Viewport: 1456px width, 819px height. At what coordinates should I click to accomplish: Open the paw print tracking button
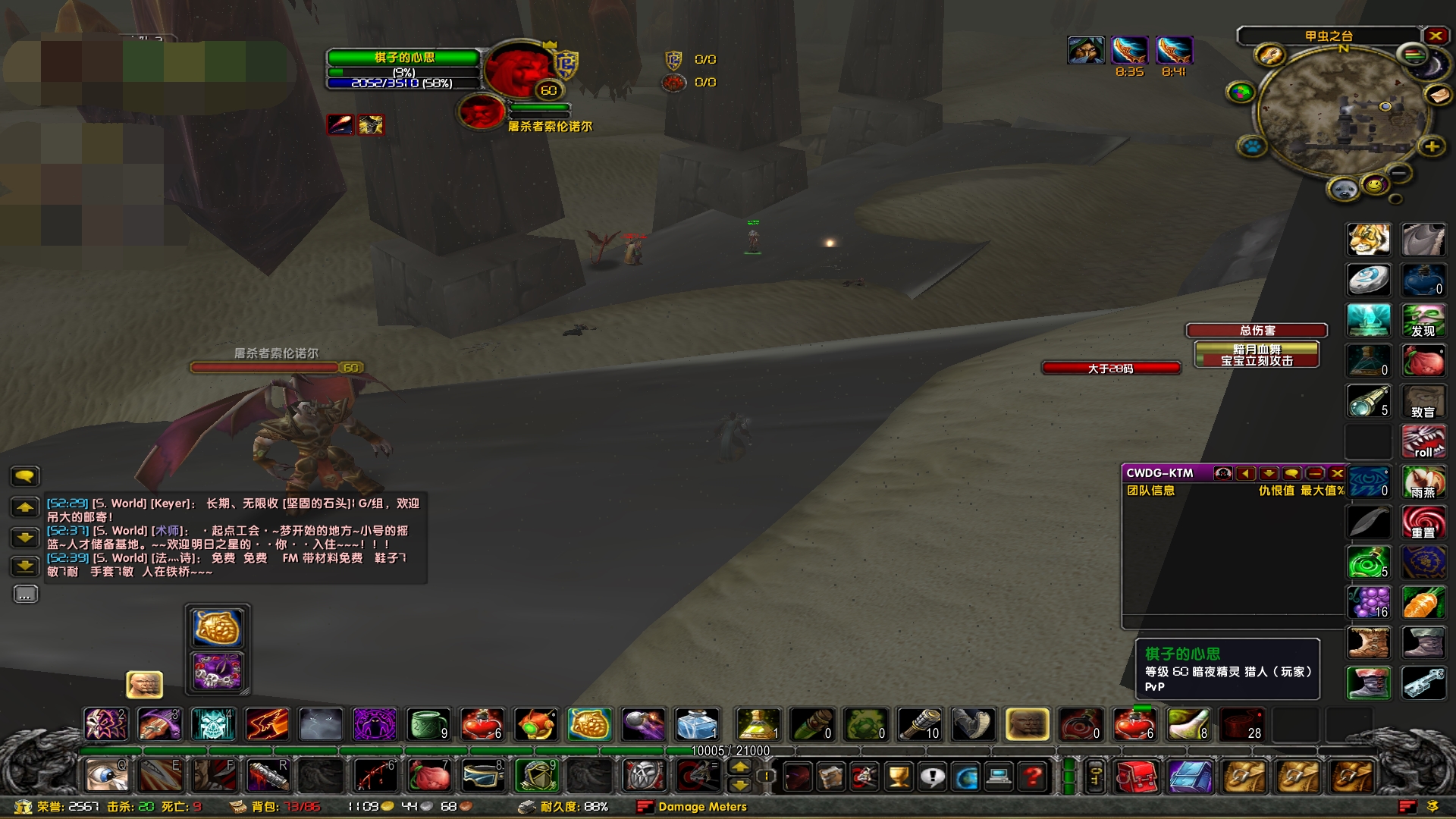(1252, 146)
